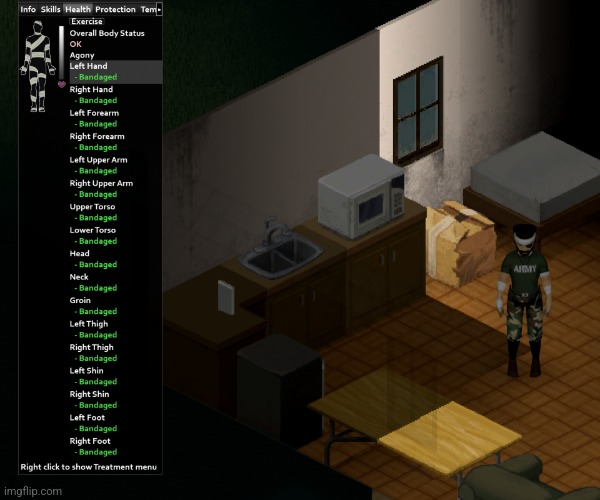Select the Upper Torso entry
Viewport: 600px width, 500px height.
(x=92, y=207)
